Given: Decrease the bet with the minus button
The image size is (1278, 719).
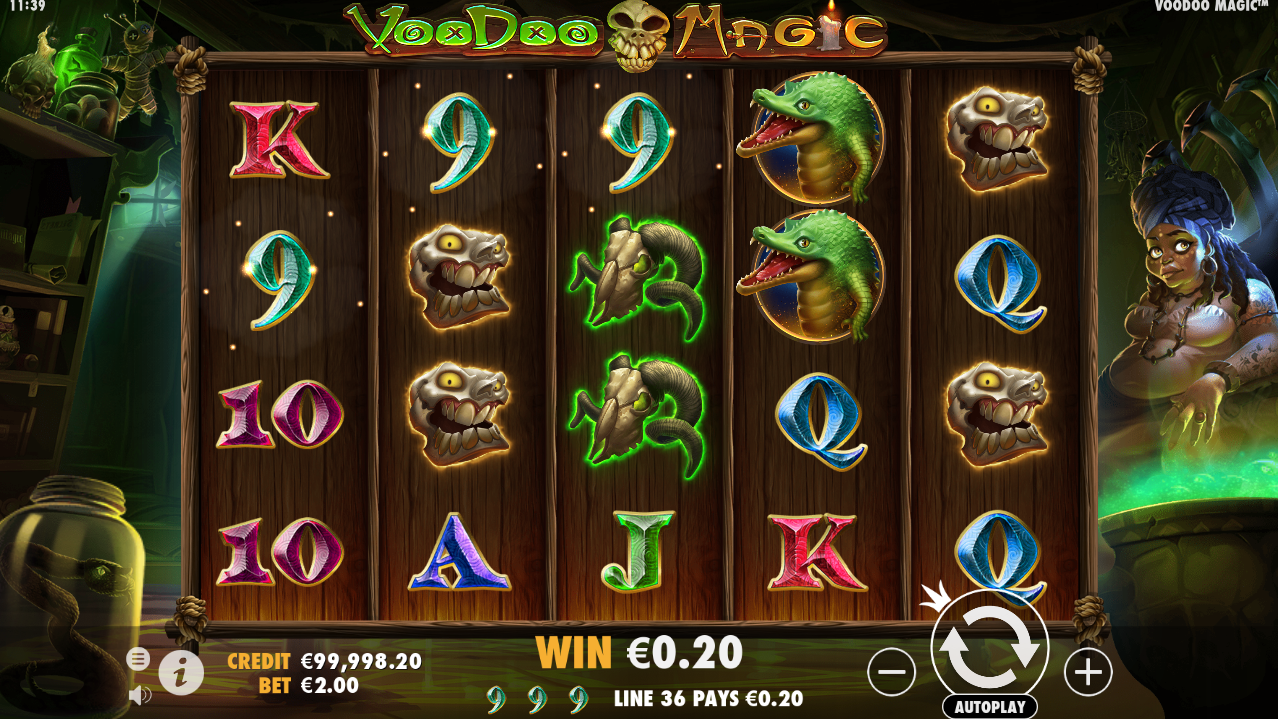Looking at the screenshot, I should point(891,672).
